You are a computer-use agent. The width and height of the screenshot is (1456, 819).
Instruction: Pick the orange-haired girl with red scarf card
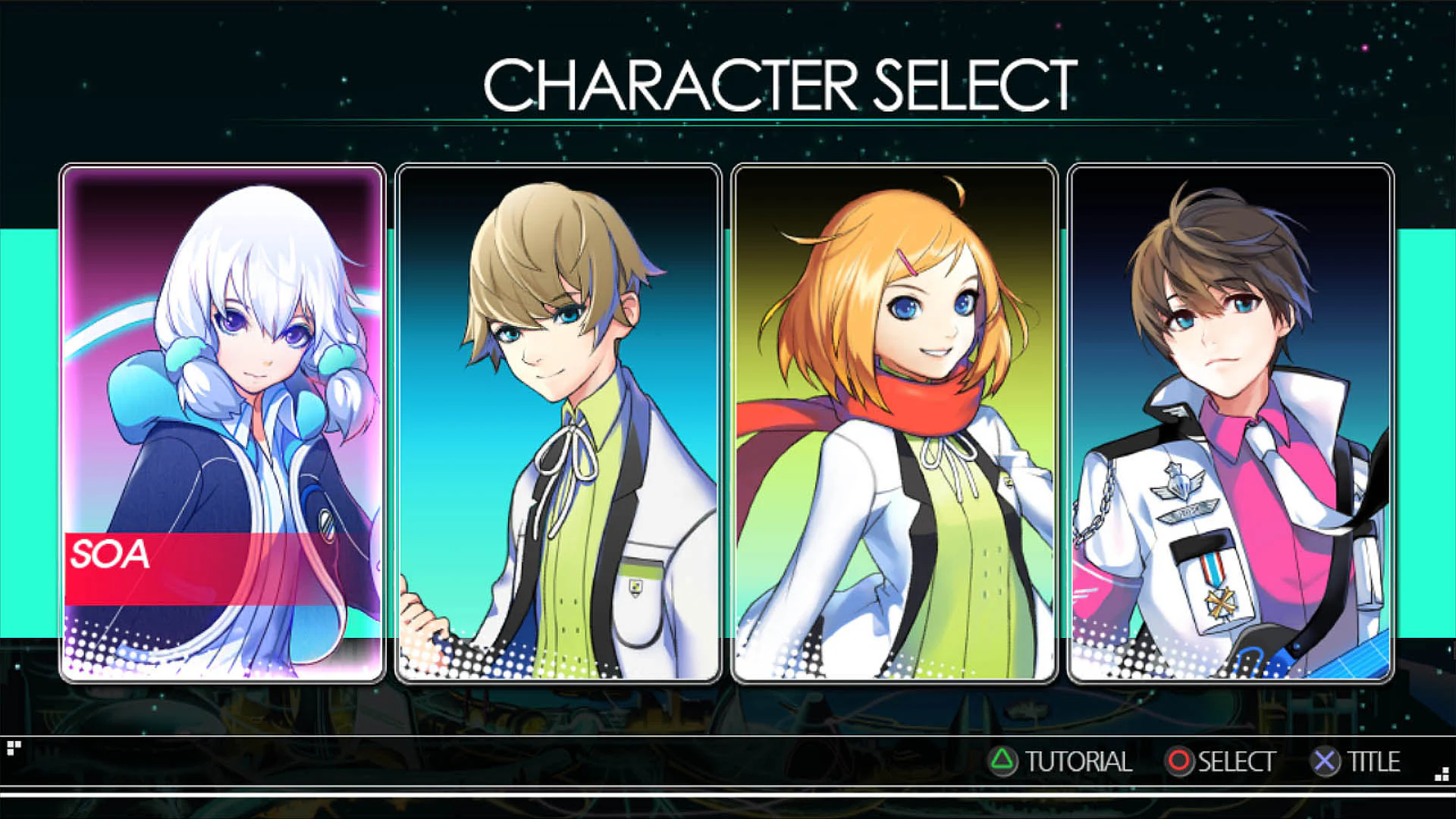[894, 422]
